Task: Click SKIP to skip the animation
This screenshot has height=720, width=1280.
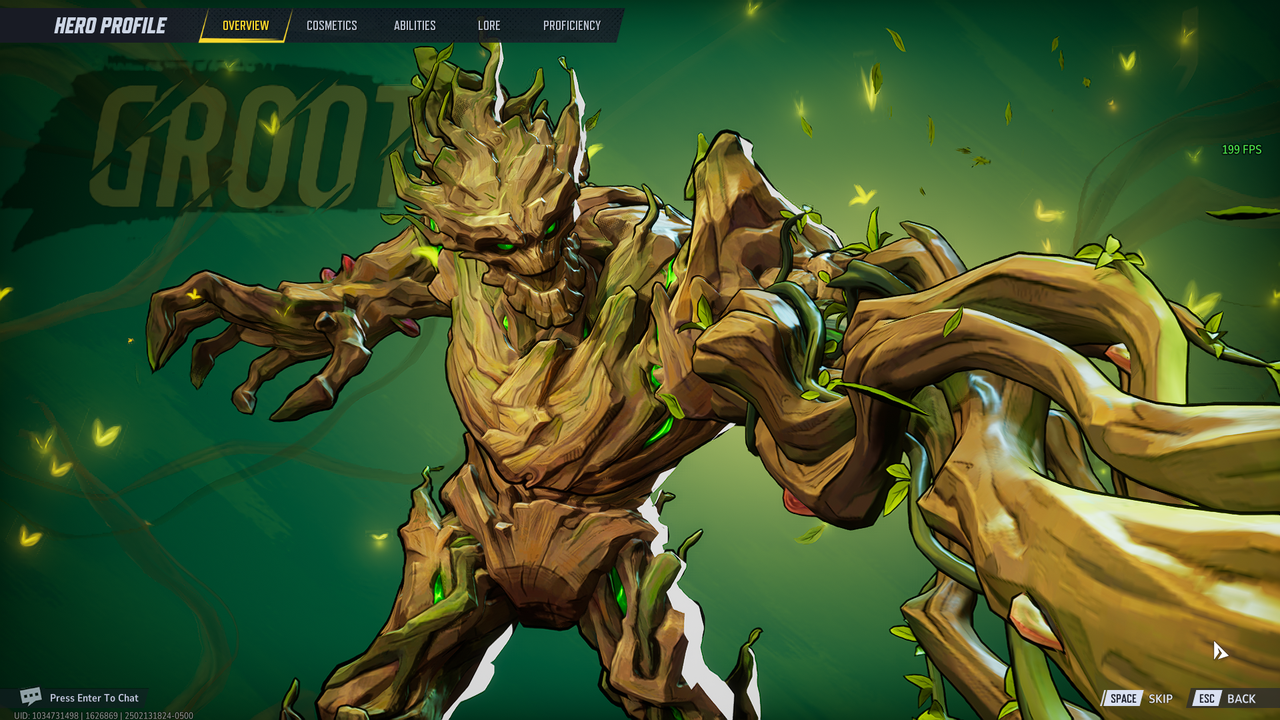Action: coord(1161,698)
